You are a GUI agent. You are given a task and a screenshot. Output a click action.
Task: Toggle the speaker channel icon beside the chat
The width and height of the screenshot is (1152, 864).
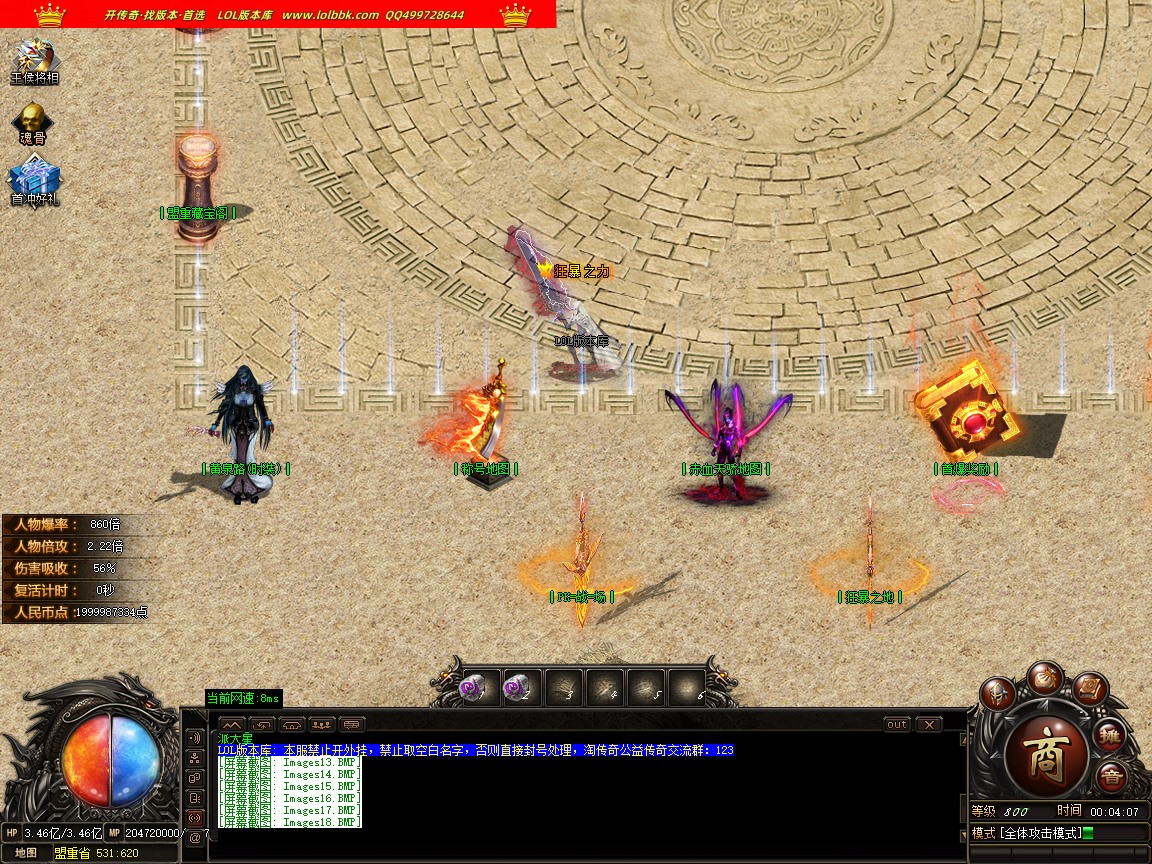194,737
